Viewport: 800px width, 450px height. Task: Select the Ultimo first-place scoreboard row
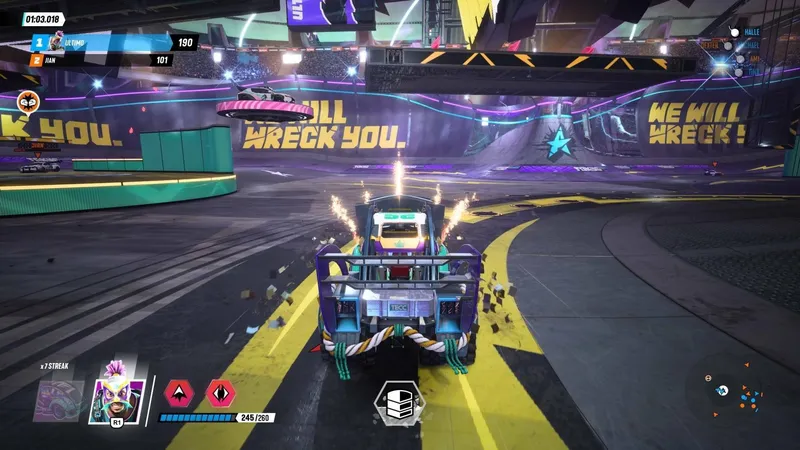110,43
